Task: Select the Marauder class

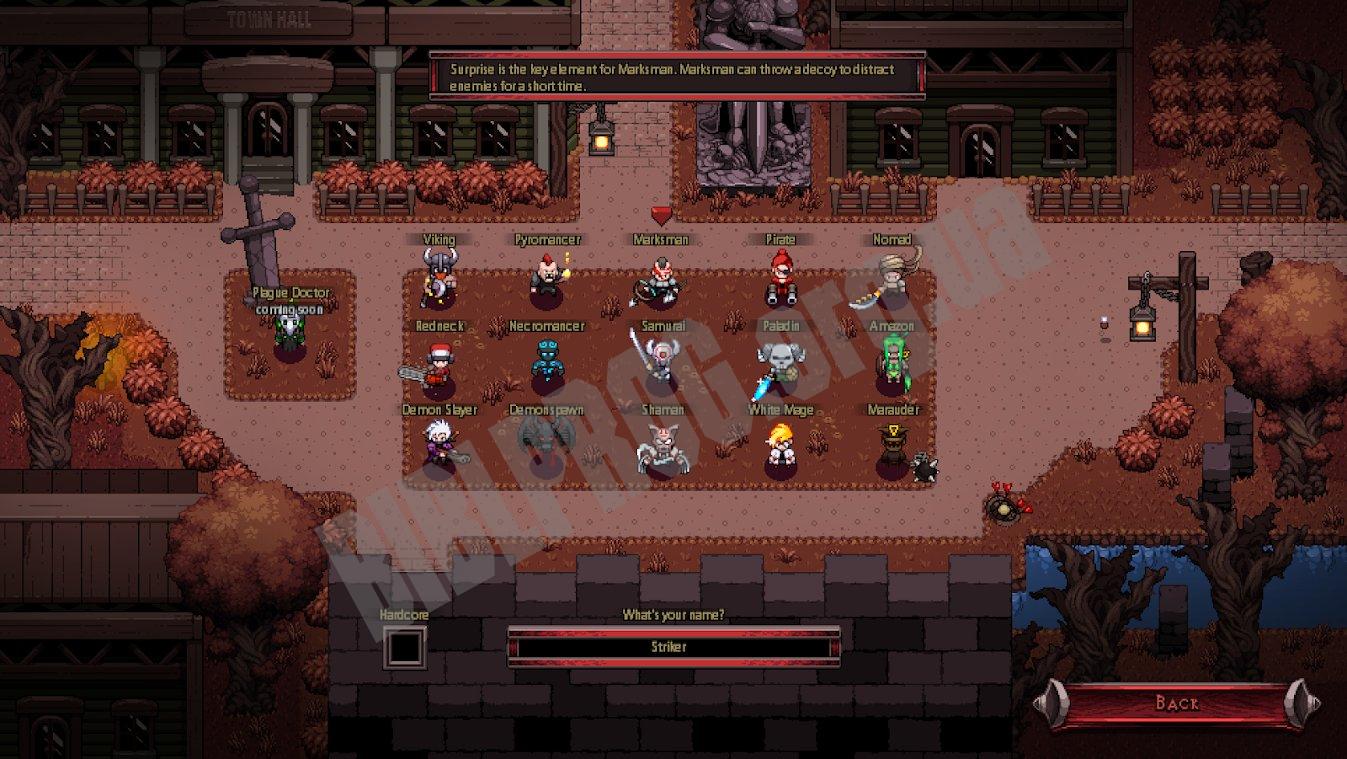Action: [891, 448]
